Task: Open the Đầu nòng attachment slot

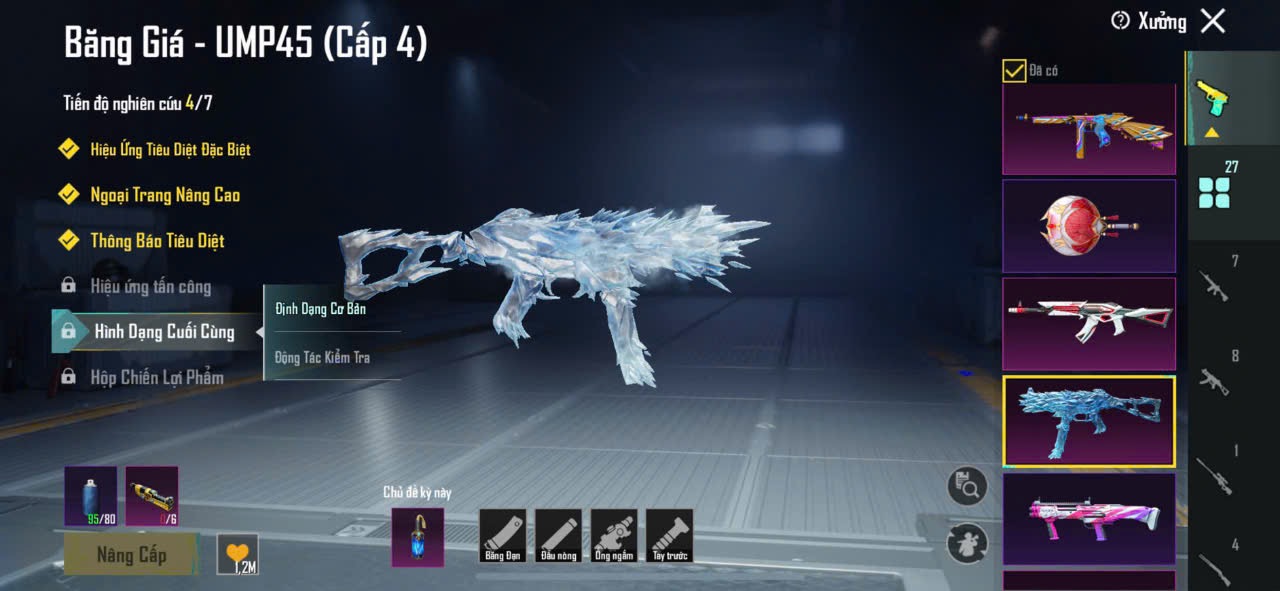Action: (558, 535)
